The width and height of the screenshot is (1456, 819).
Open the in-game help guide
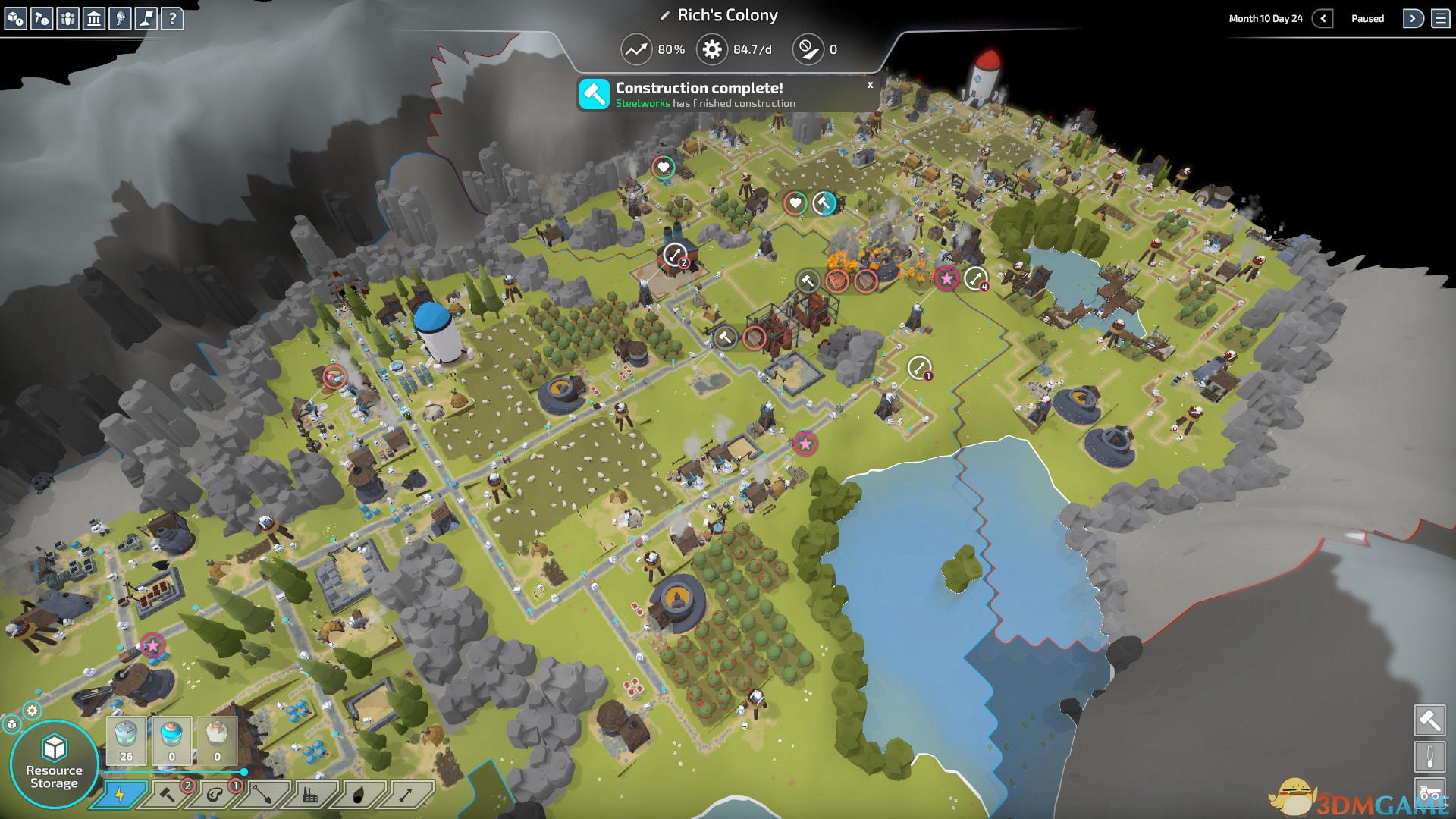tap(174, 18)
